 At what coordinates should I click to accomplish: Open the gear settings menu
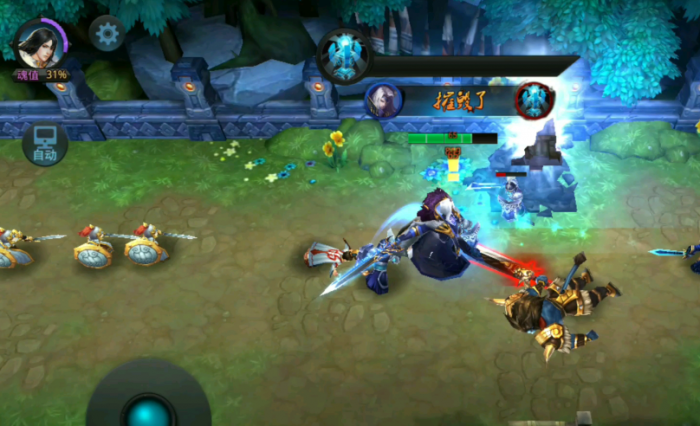(107, 33)
